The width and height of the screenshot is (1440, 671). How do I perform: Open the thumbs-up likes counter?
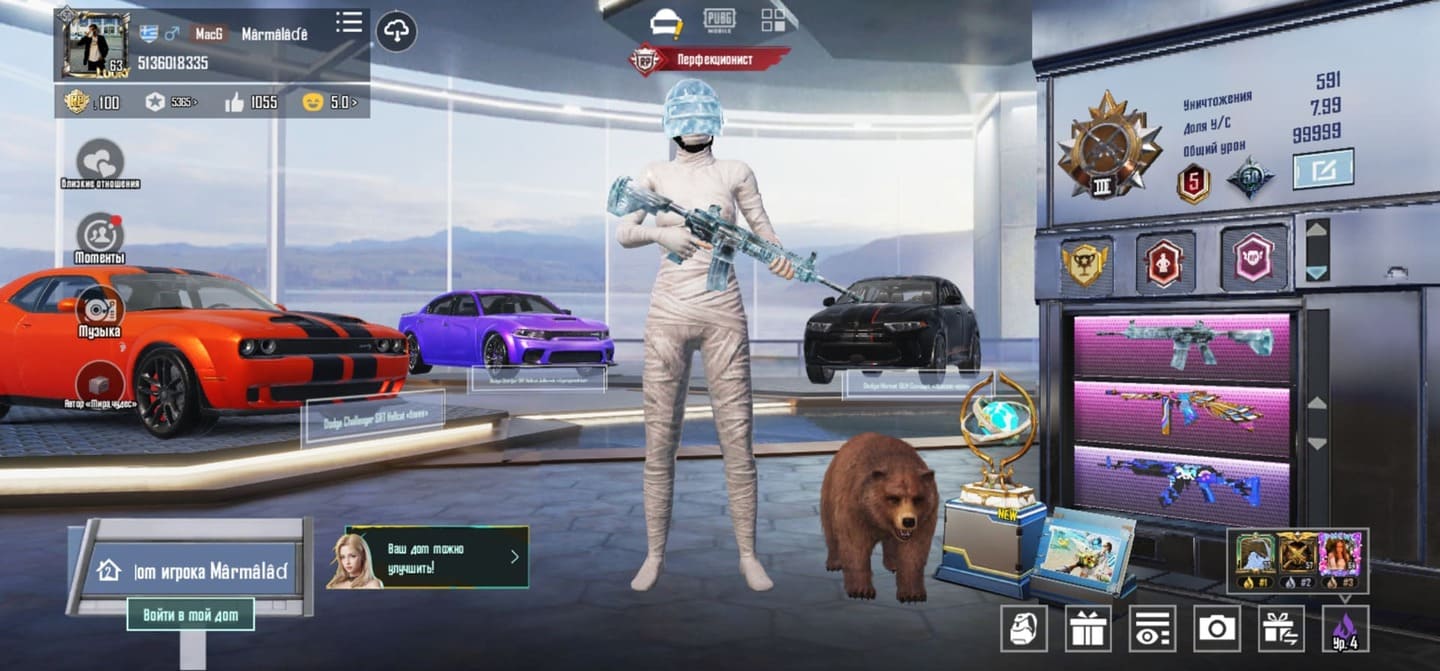click(x=252, y=102)
